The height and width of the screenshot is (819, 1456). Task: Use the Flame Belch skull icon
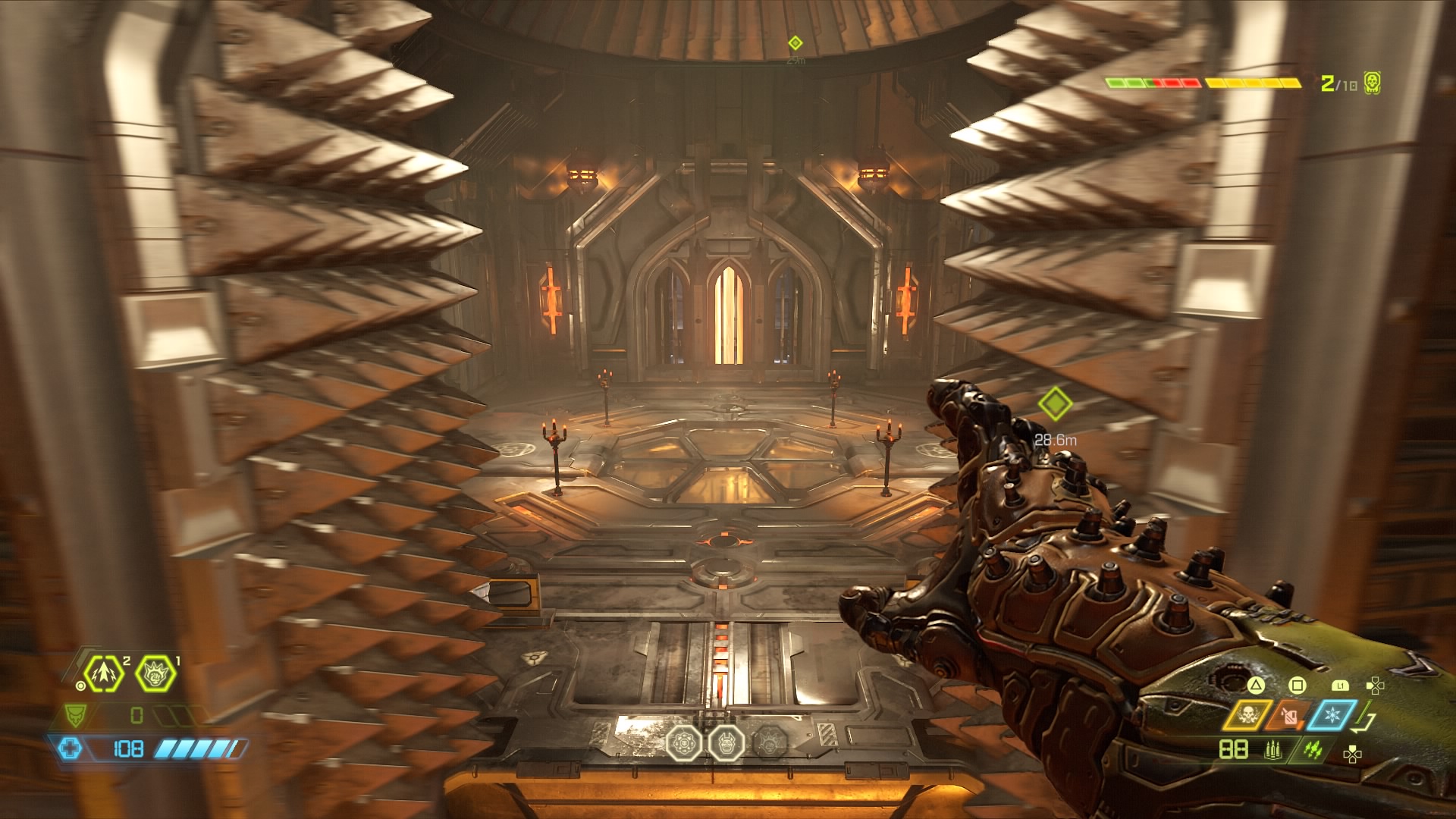click(x=1247, y=715)
